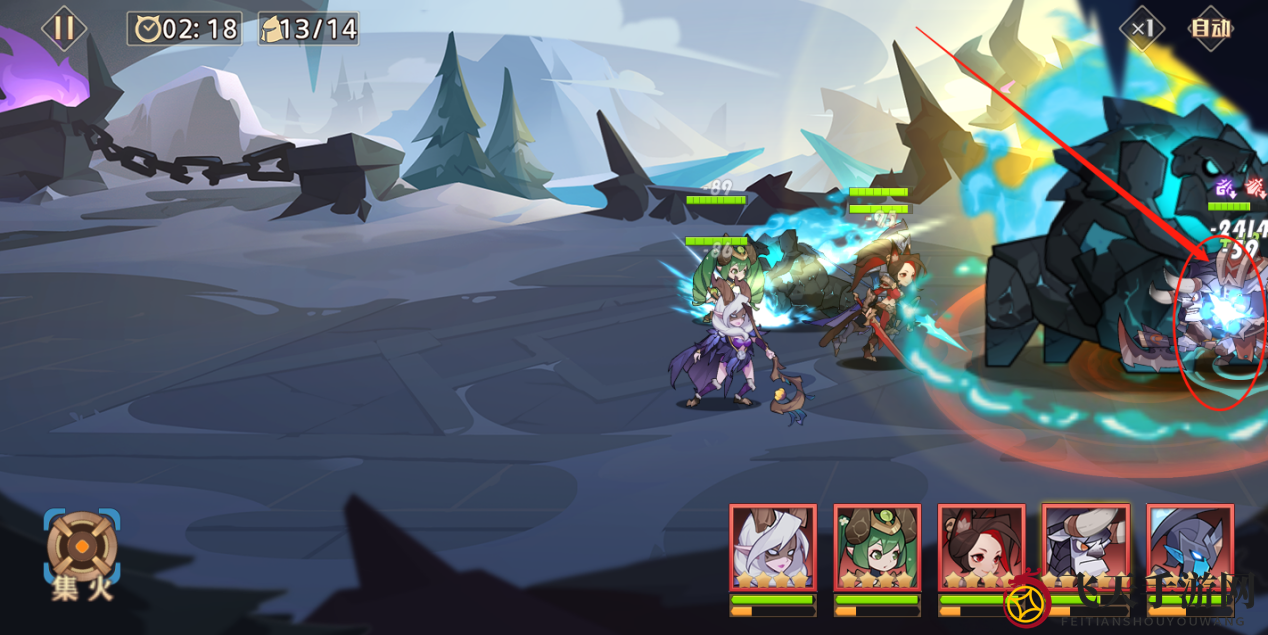Choose the green-haired girl hero portrait
This screenshot has height=635, width=1268.
coord(877,547)
